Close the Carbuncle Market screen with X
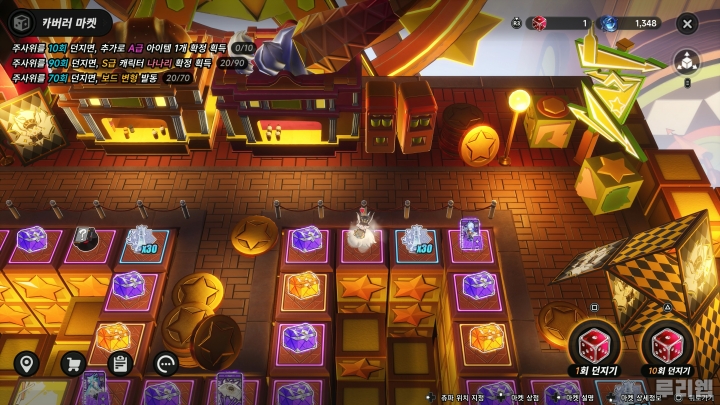 pyautogui.click(x=689, y=22)
